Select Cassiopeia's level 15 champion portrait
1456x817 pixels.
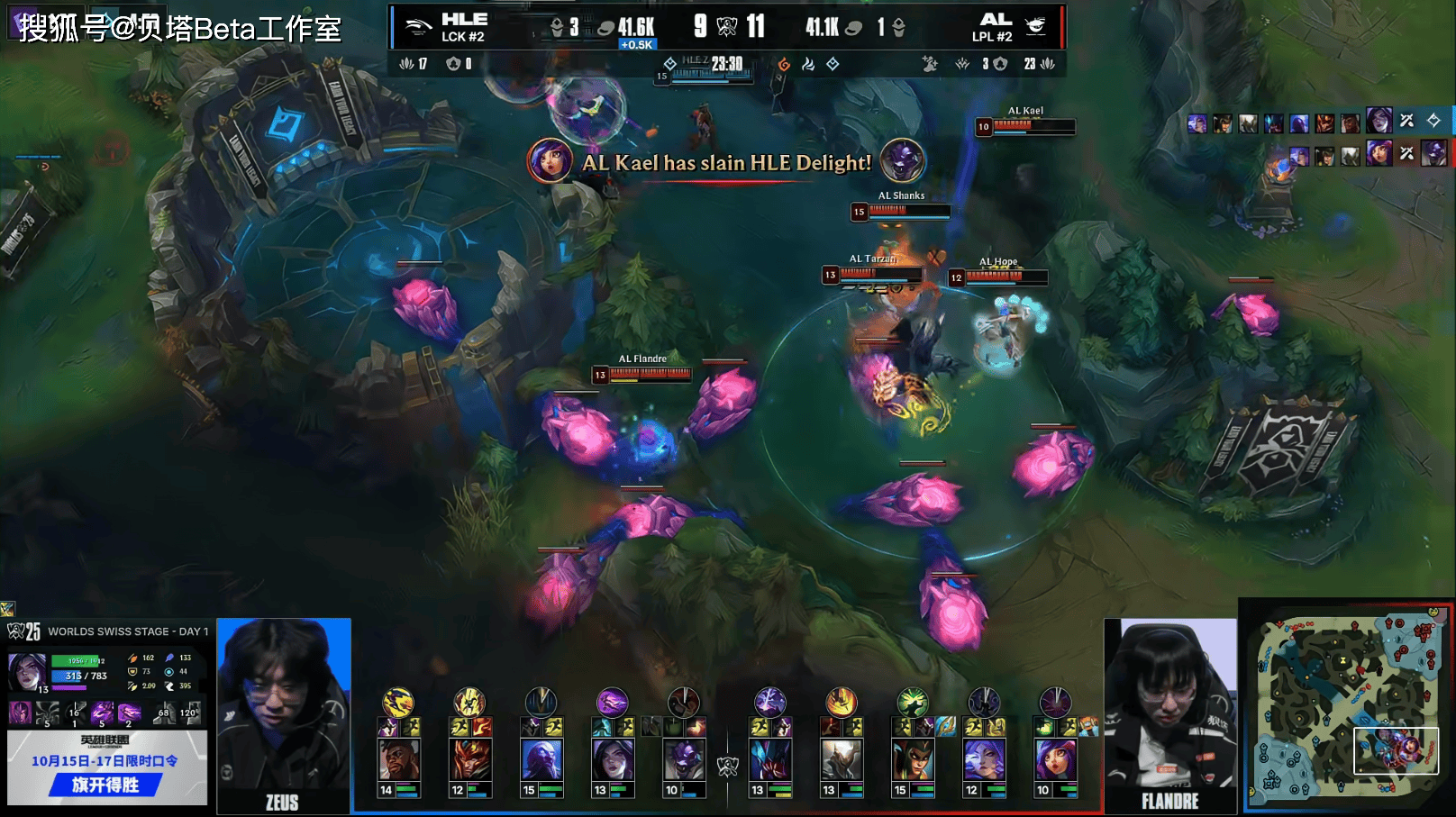[913, 760]
